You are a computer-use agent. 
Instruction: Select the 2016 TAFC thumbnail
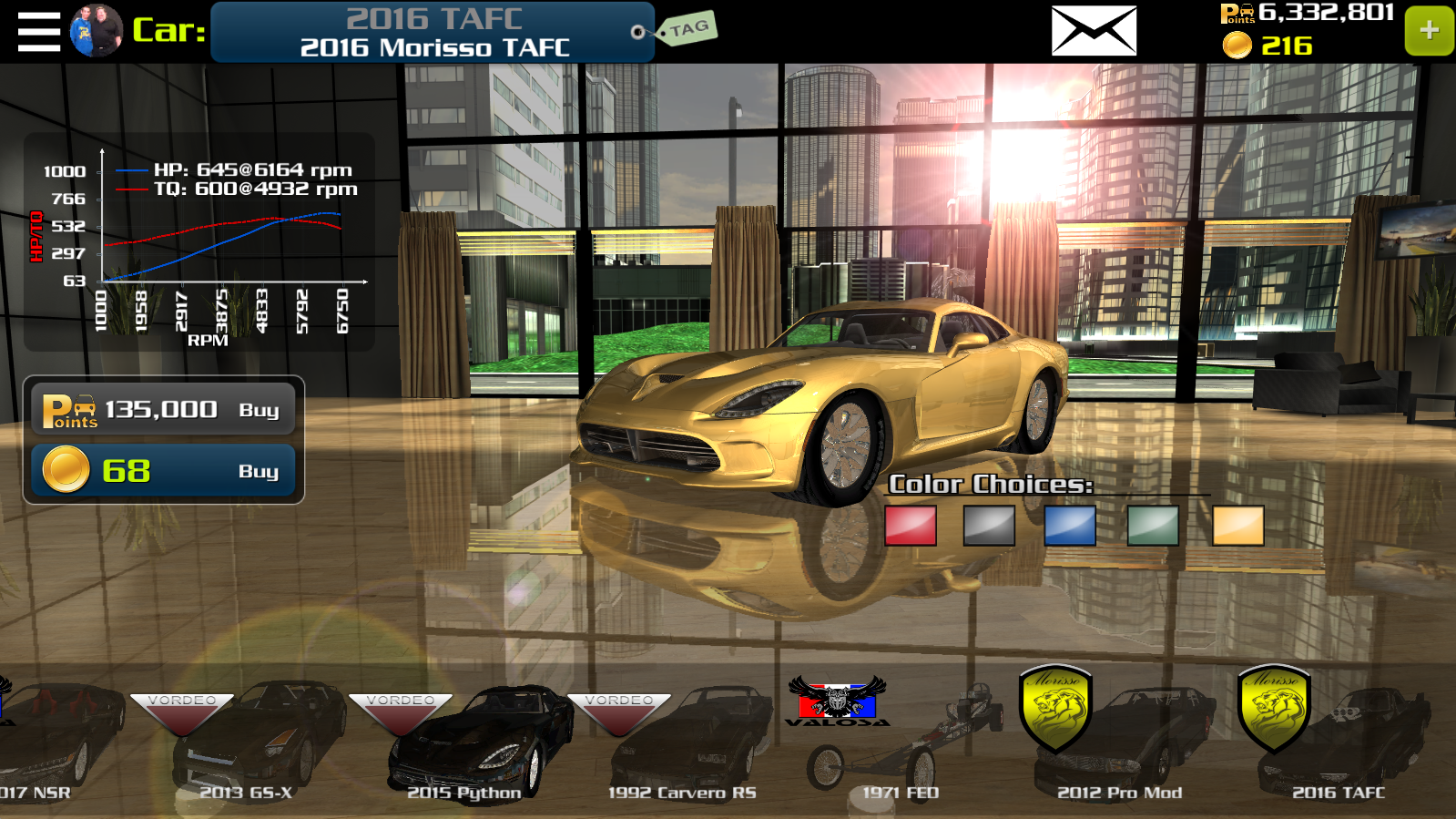coord(1339,742)
